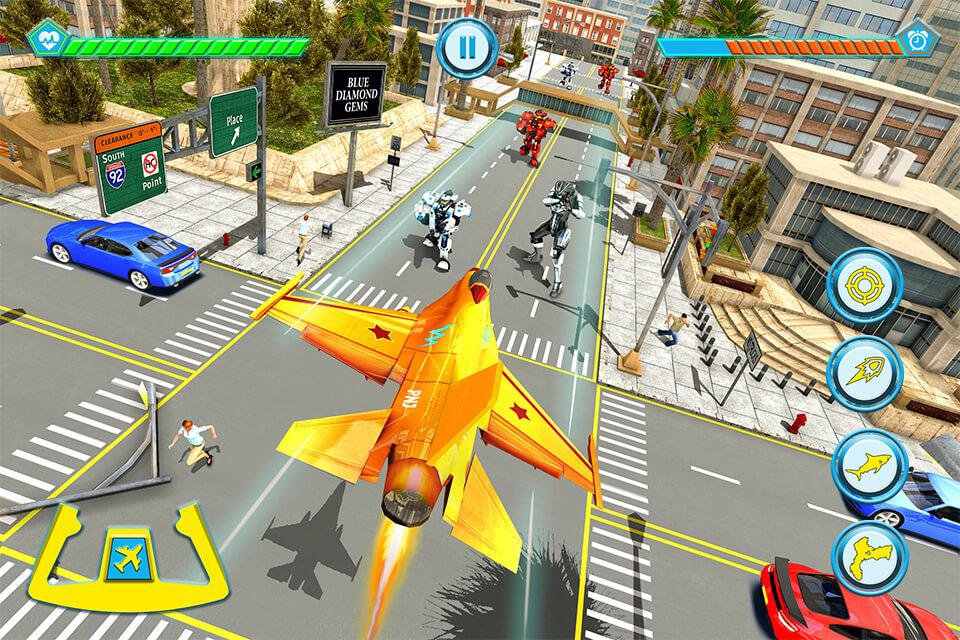Pause the game with the pause button
This screenshot has width=960, height=640.
[467, 46]
